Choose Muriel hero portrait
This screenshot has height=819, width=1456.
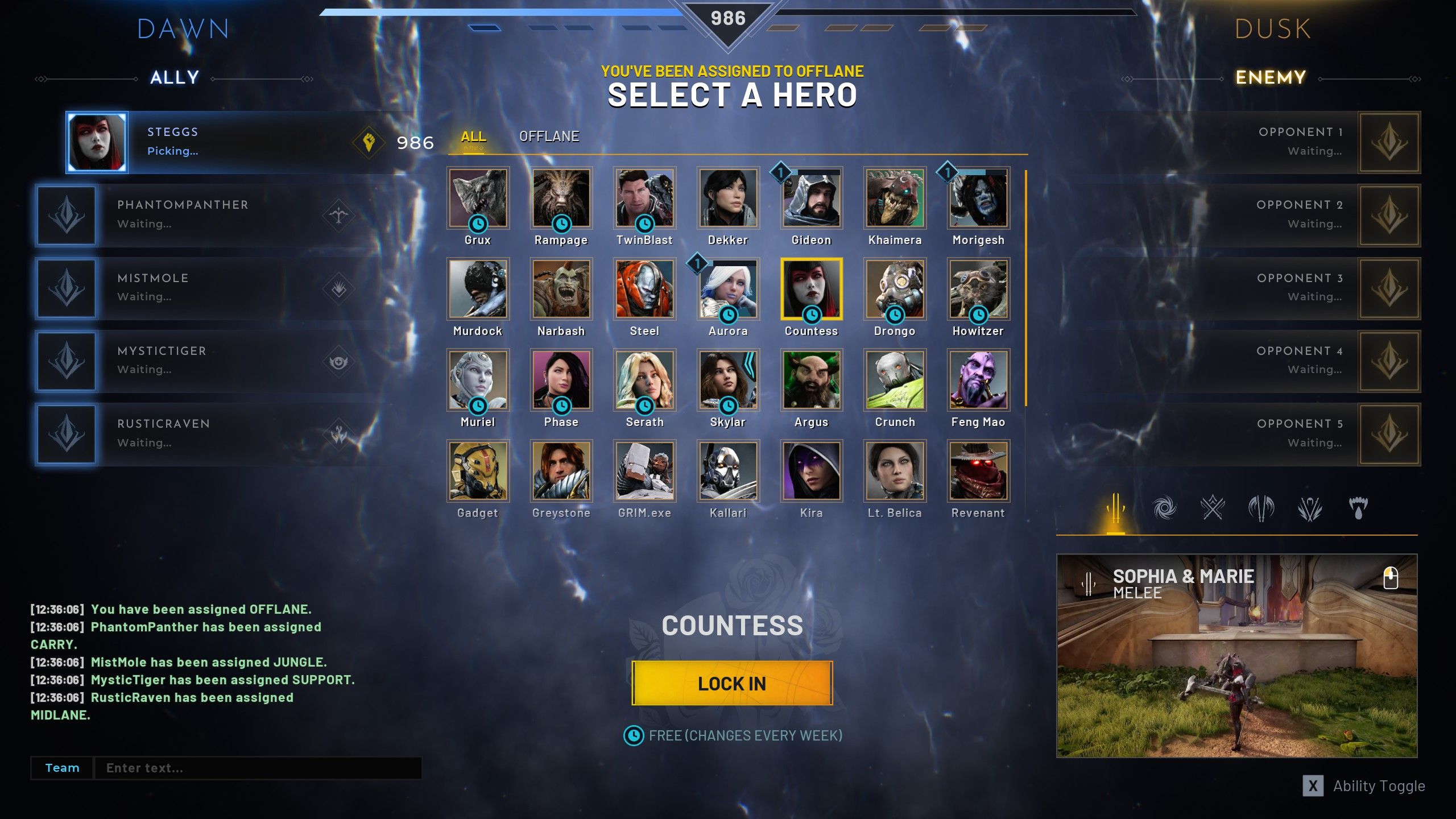(478, 380)
